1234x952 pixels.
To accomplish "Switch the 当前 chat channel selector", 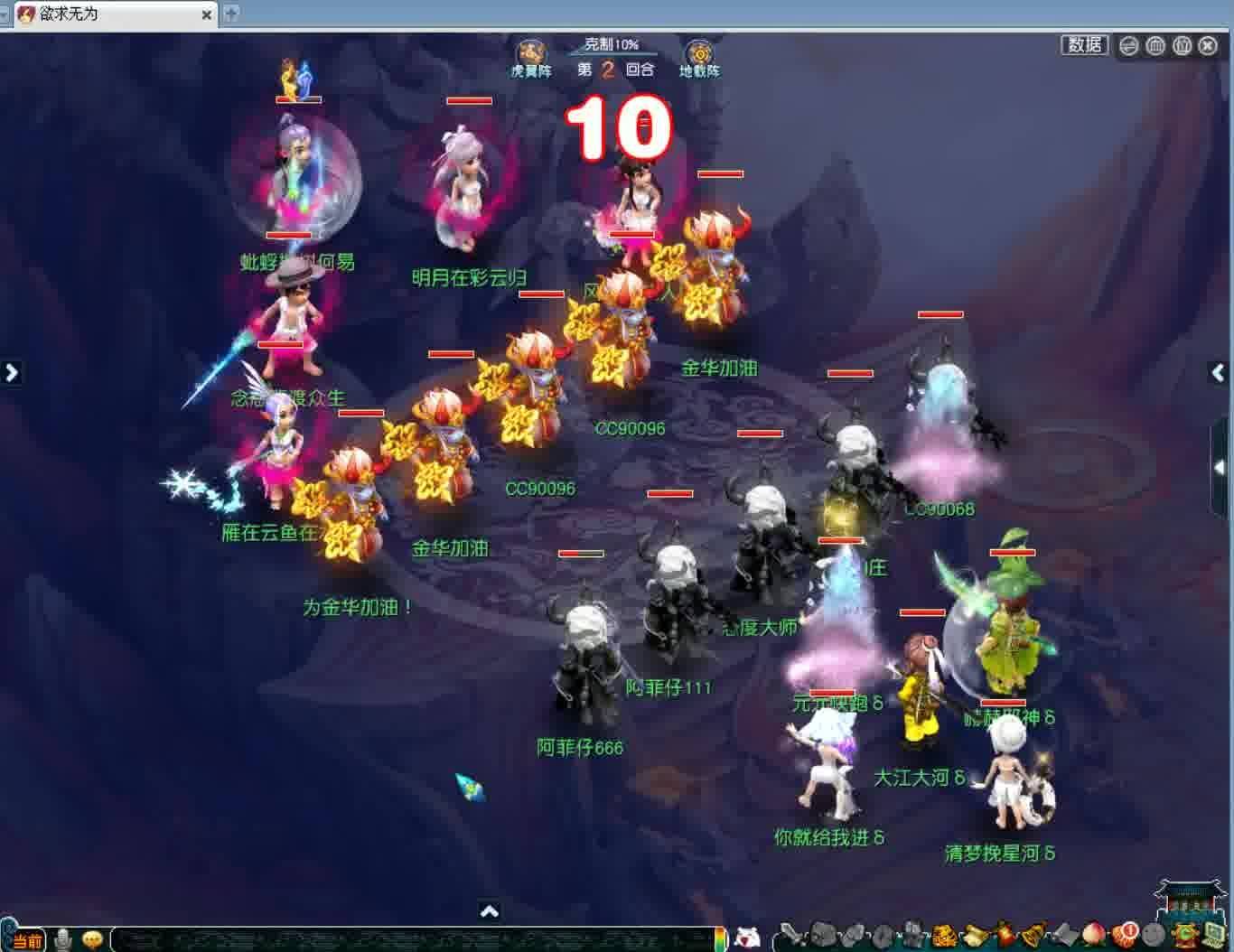I will (25, 941).
